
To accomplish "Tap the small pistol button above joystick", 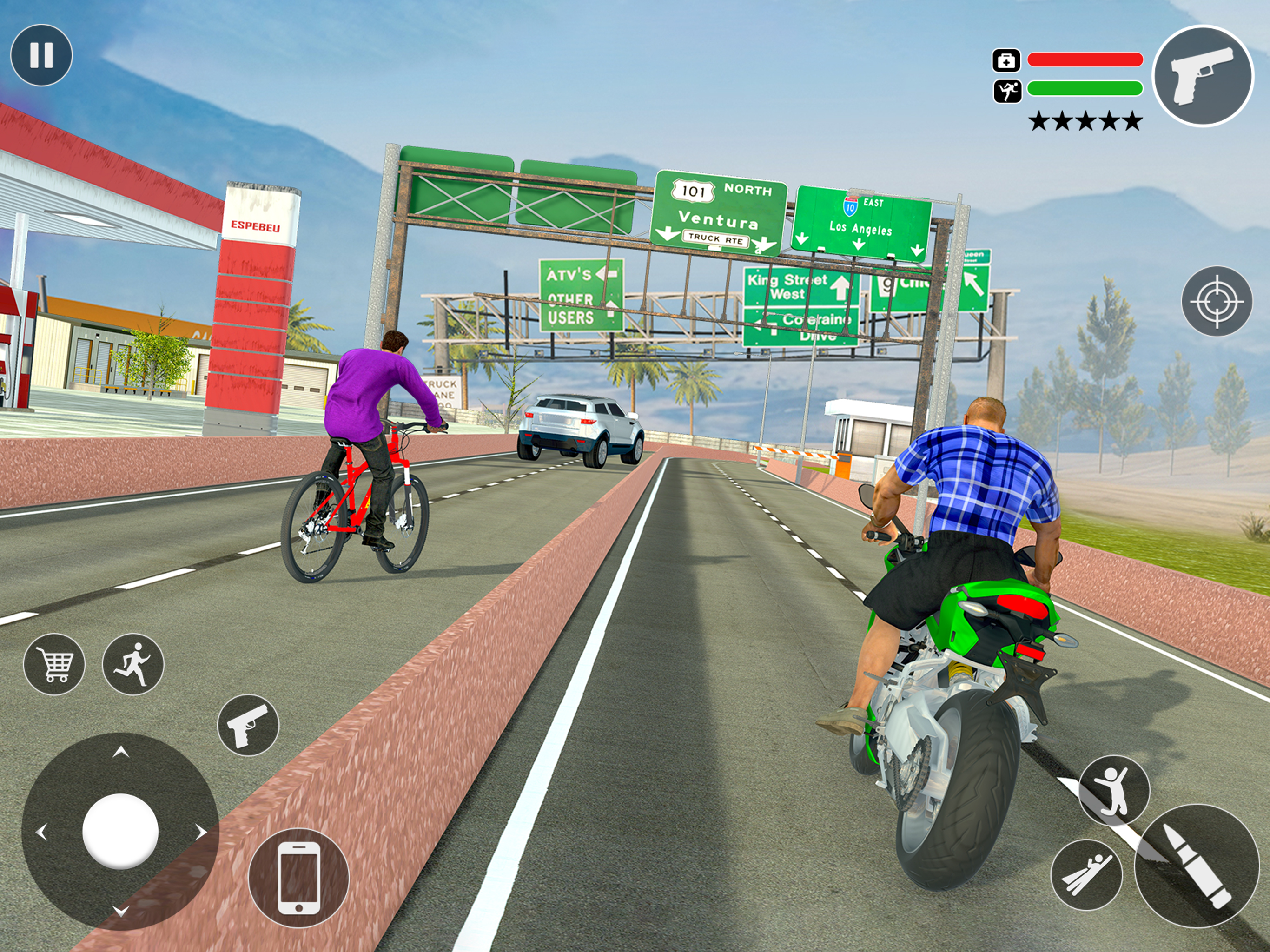I will [248, 725].
